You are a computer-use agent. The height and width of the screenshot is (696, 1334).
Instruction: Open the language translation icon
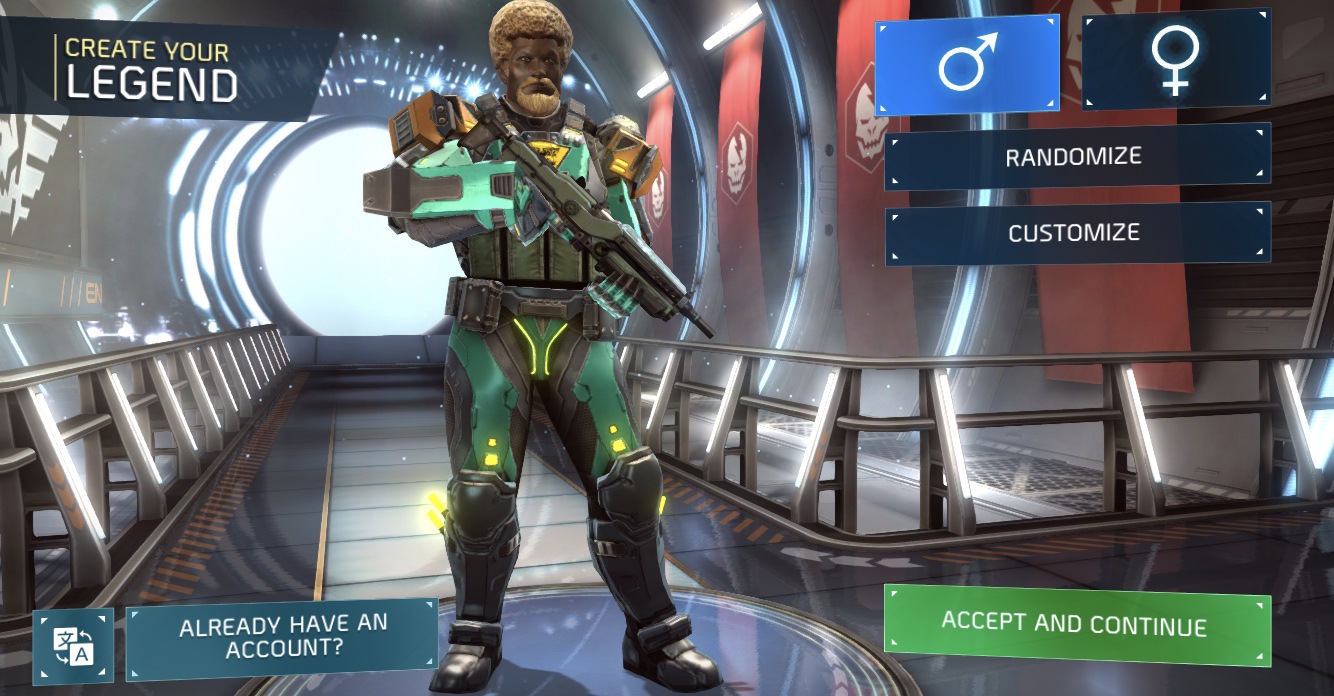(x=73, y=646)
